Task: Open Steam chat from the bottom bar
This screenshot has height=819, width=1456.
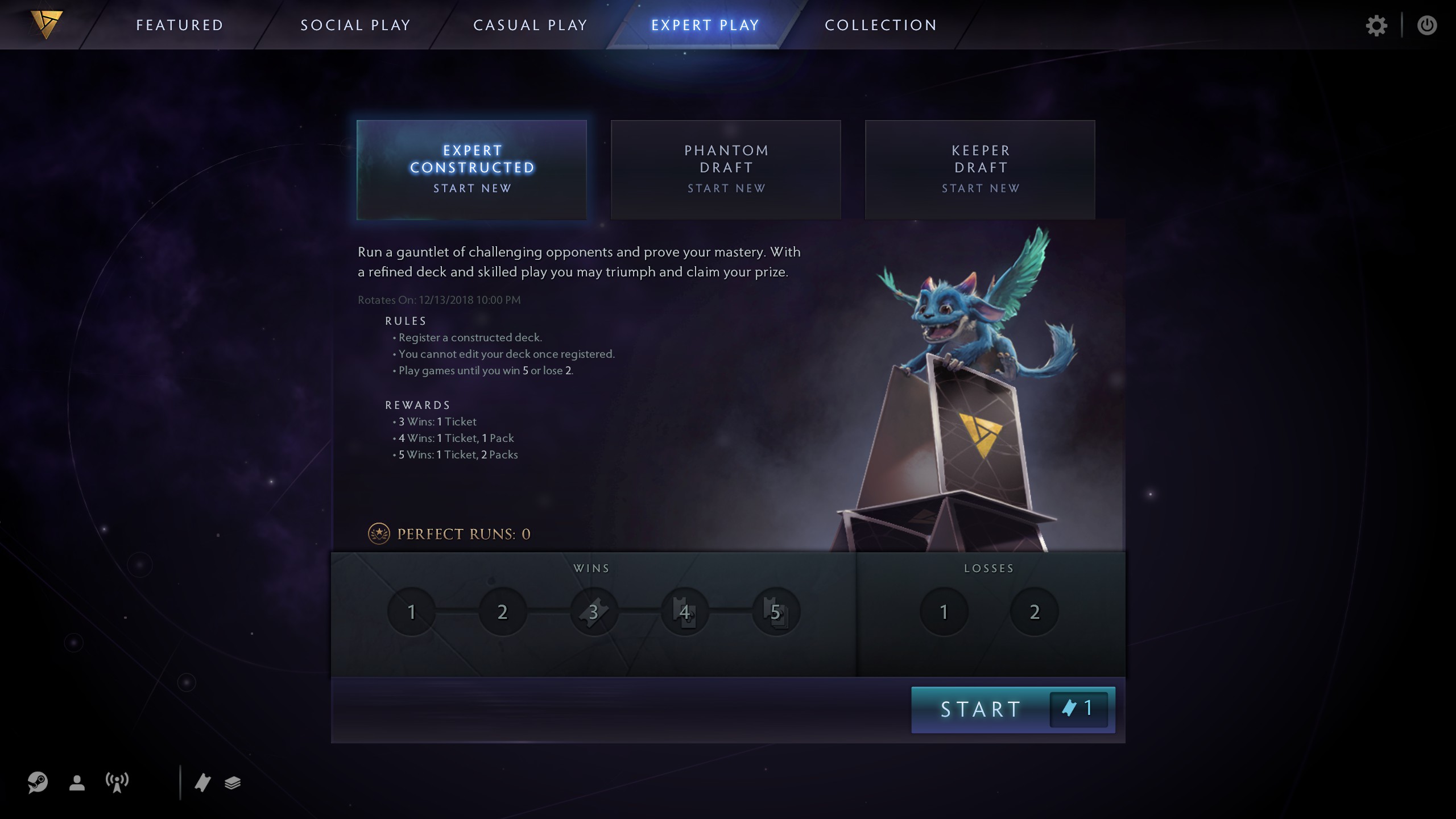Action: coord(38,783)
